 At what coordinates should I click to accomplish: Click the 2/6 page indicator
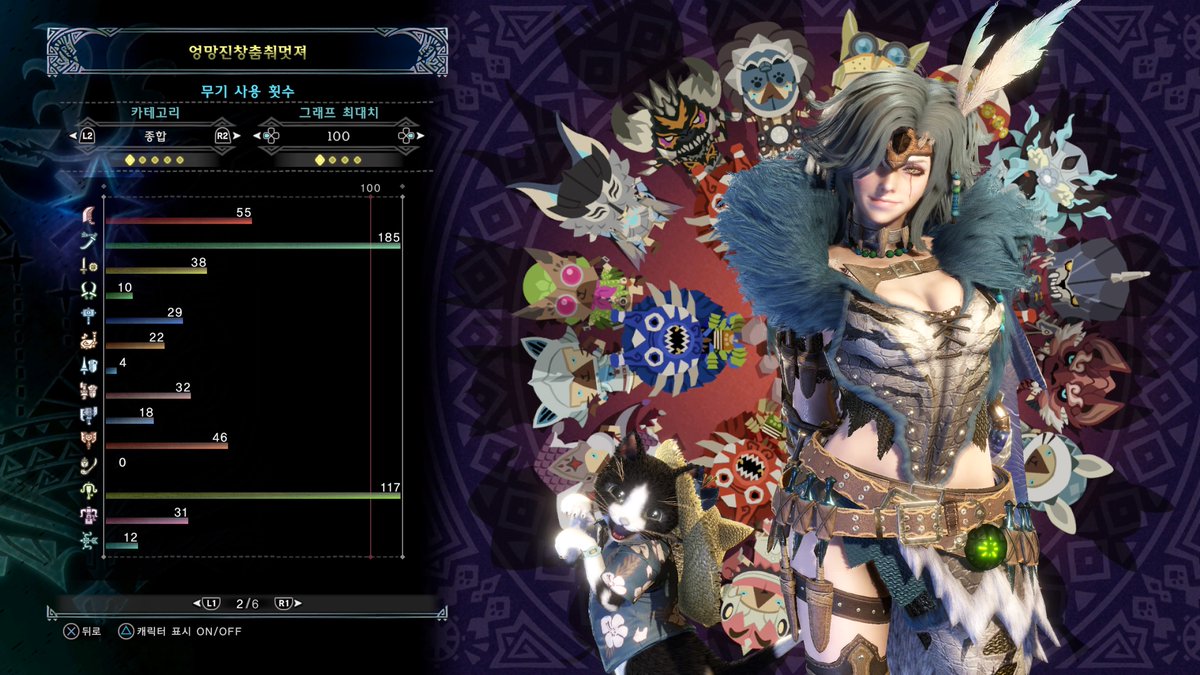pos(247,603)
